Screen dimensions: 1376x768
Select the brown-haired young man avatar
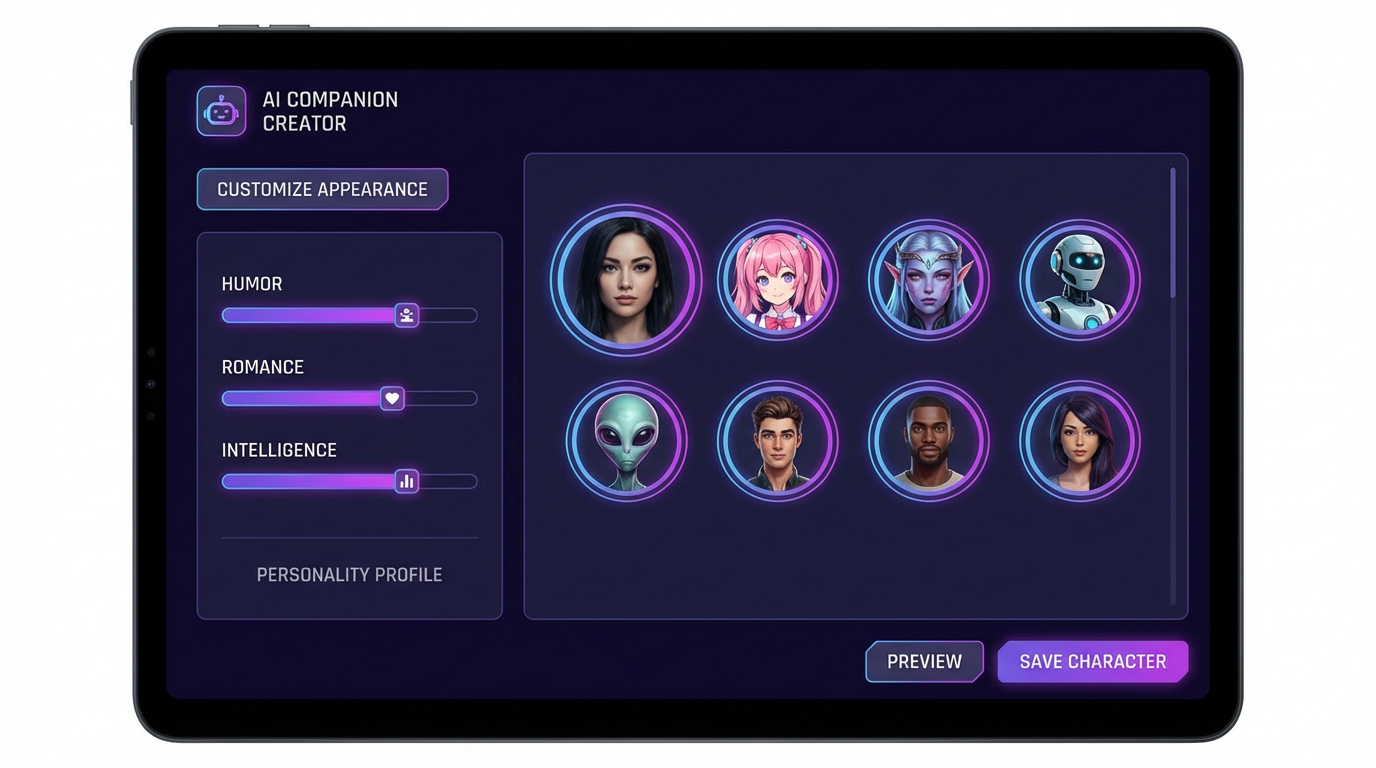pos(778,441)
